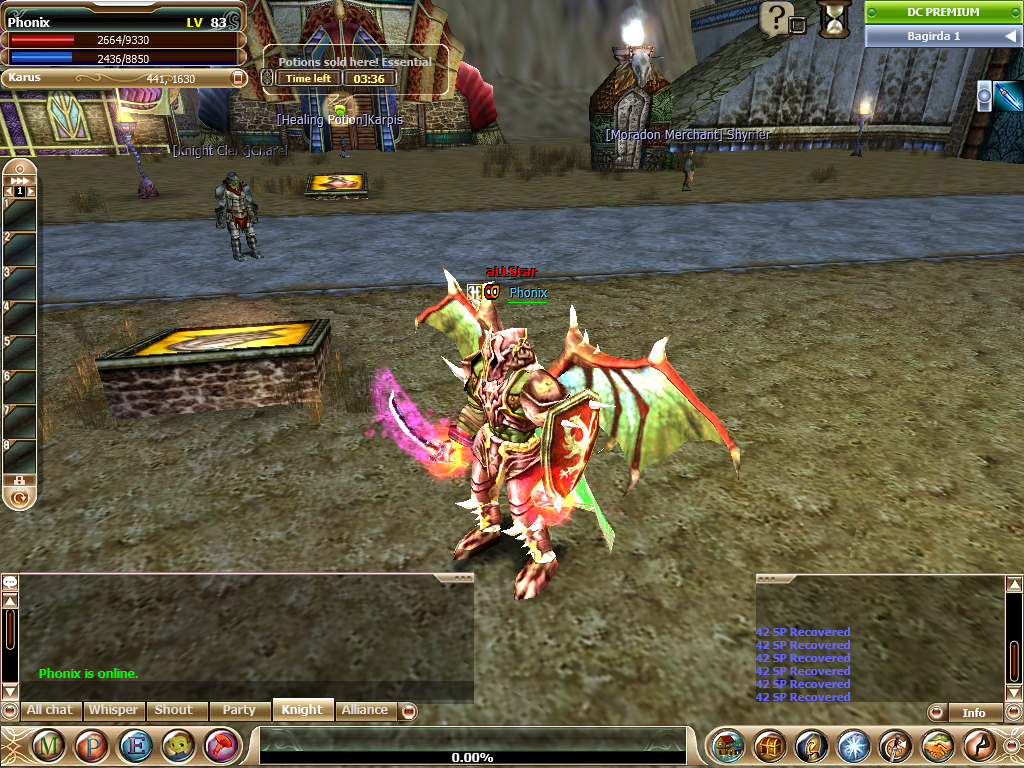1024x768 pixels.
Task: Open the blue starburst skill icon
Action: tap(853, 745)
